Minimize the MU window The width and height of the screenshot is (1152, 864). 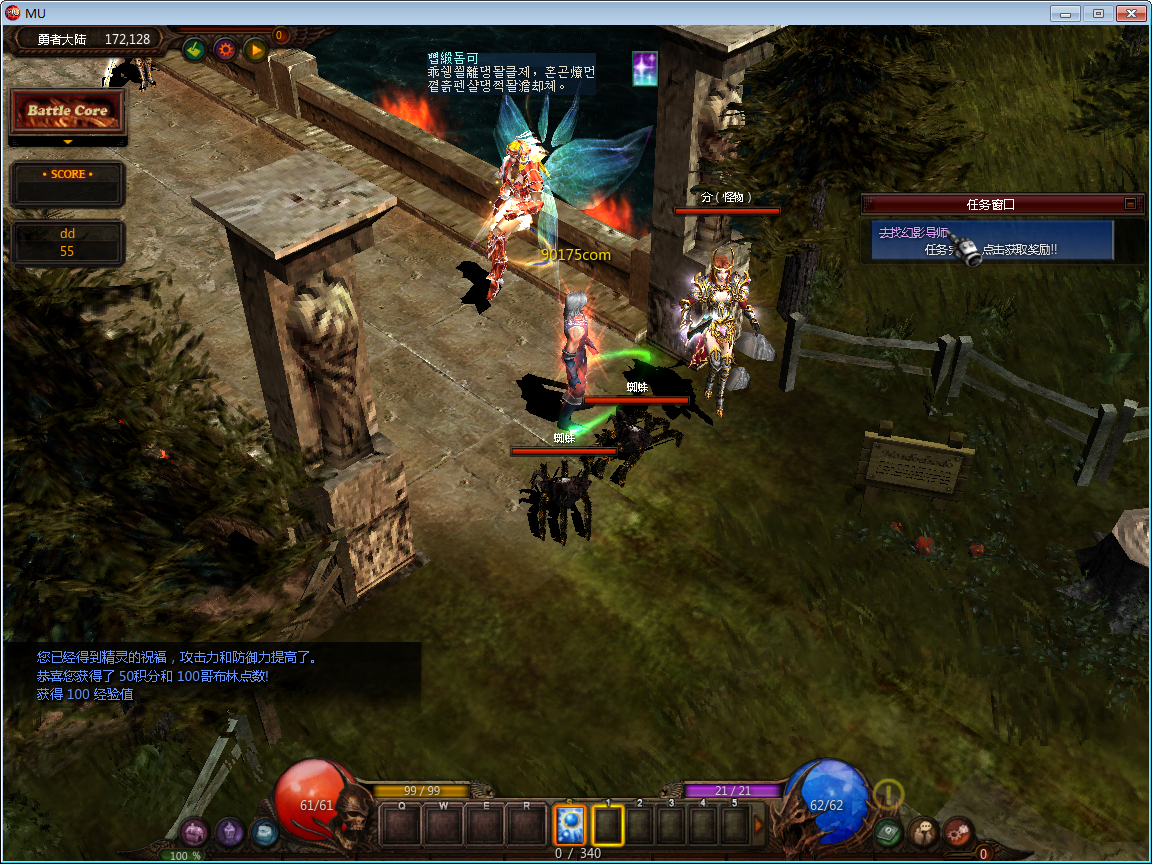point(1066,14)
